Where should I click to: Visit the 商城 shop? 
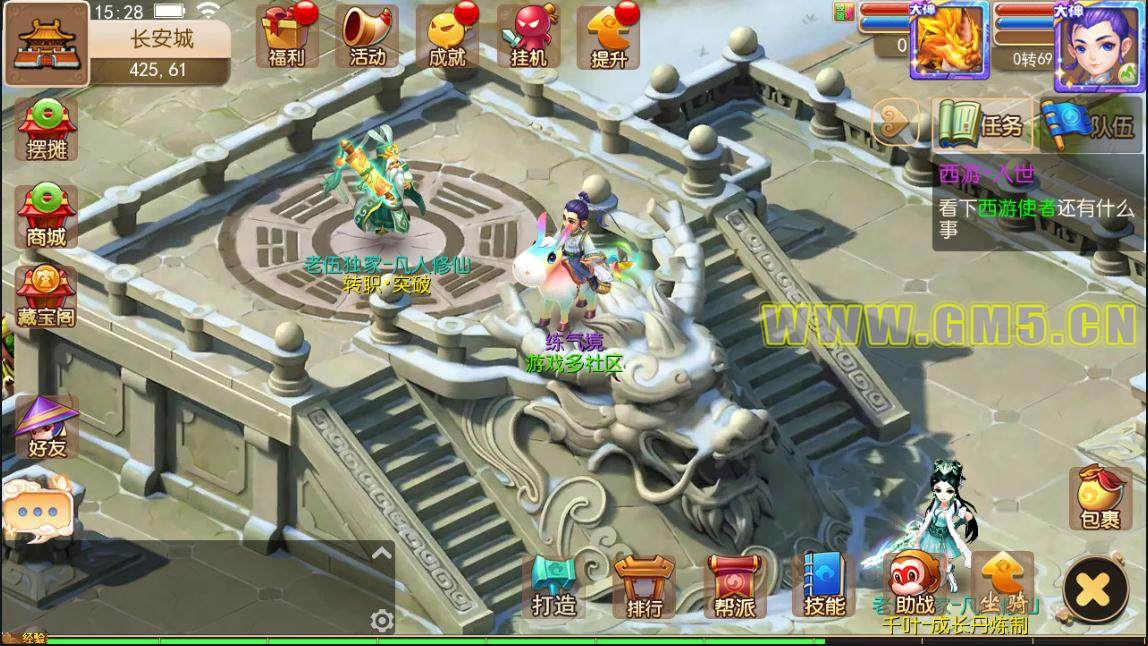pos(46,215)
